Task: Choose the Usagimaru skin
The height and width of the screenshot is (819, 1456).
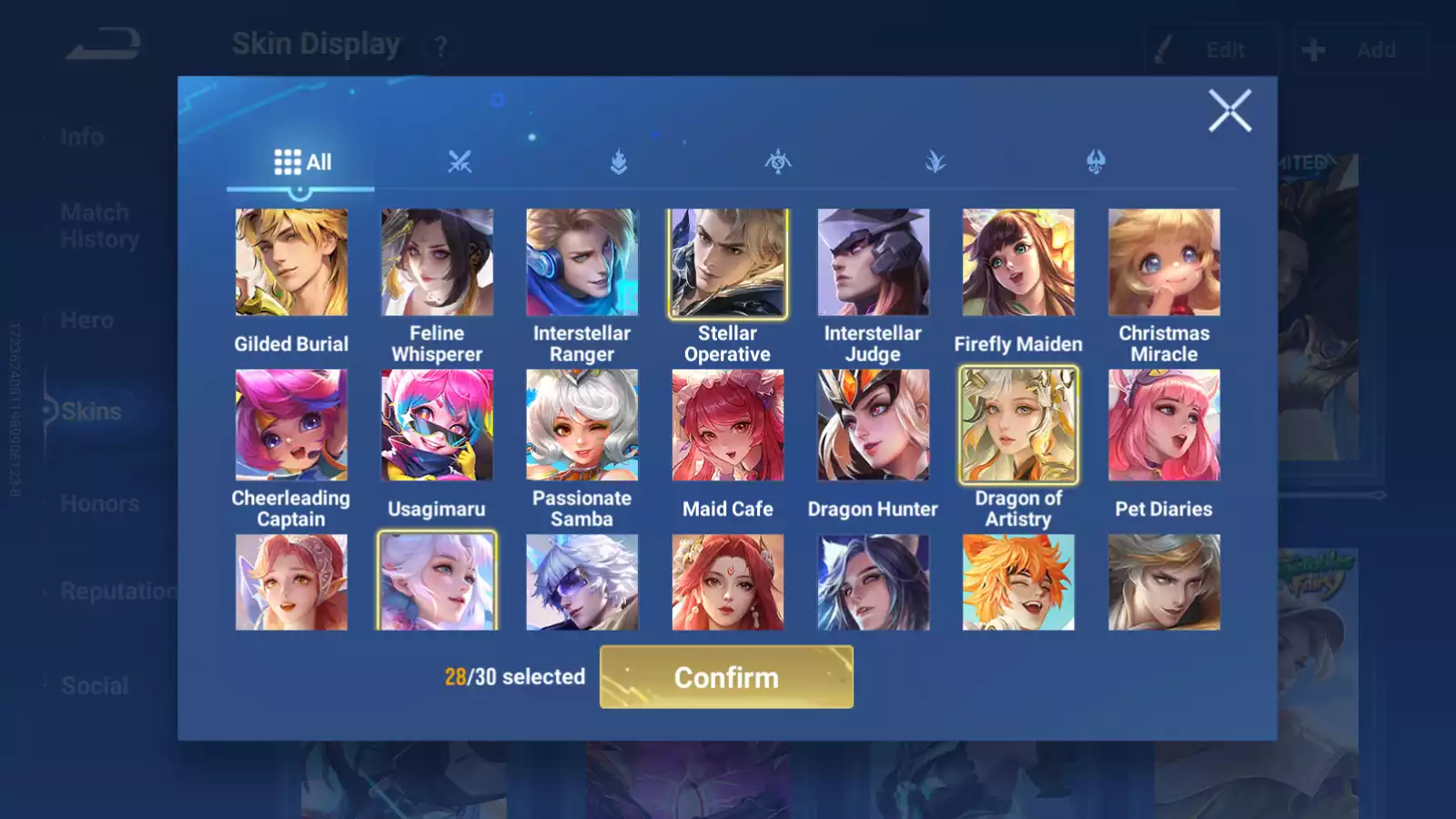Action: pos(437,425)
